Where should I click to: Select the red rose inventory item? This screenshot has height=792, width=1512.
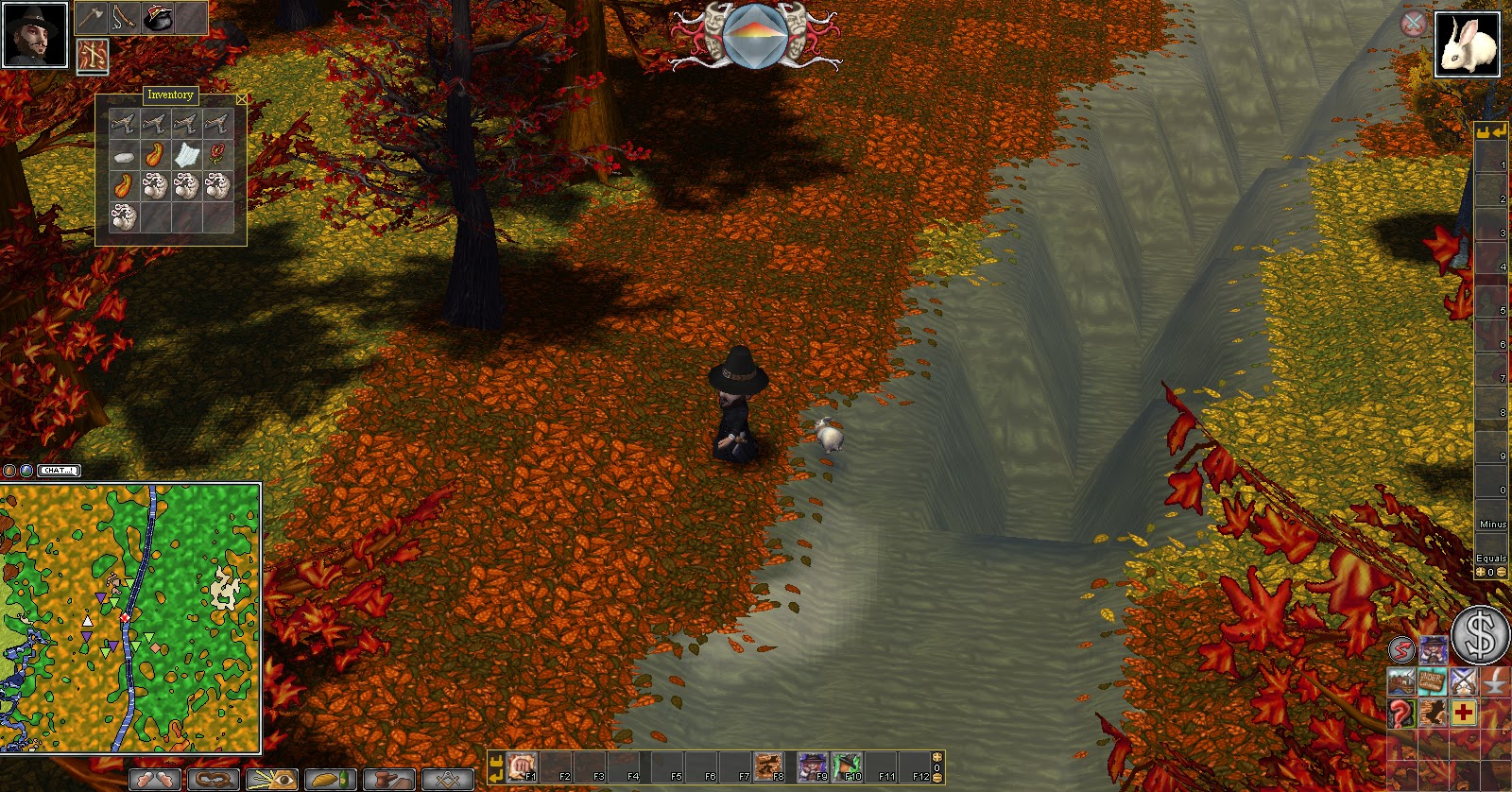(218, 154)
